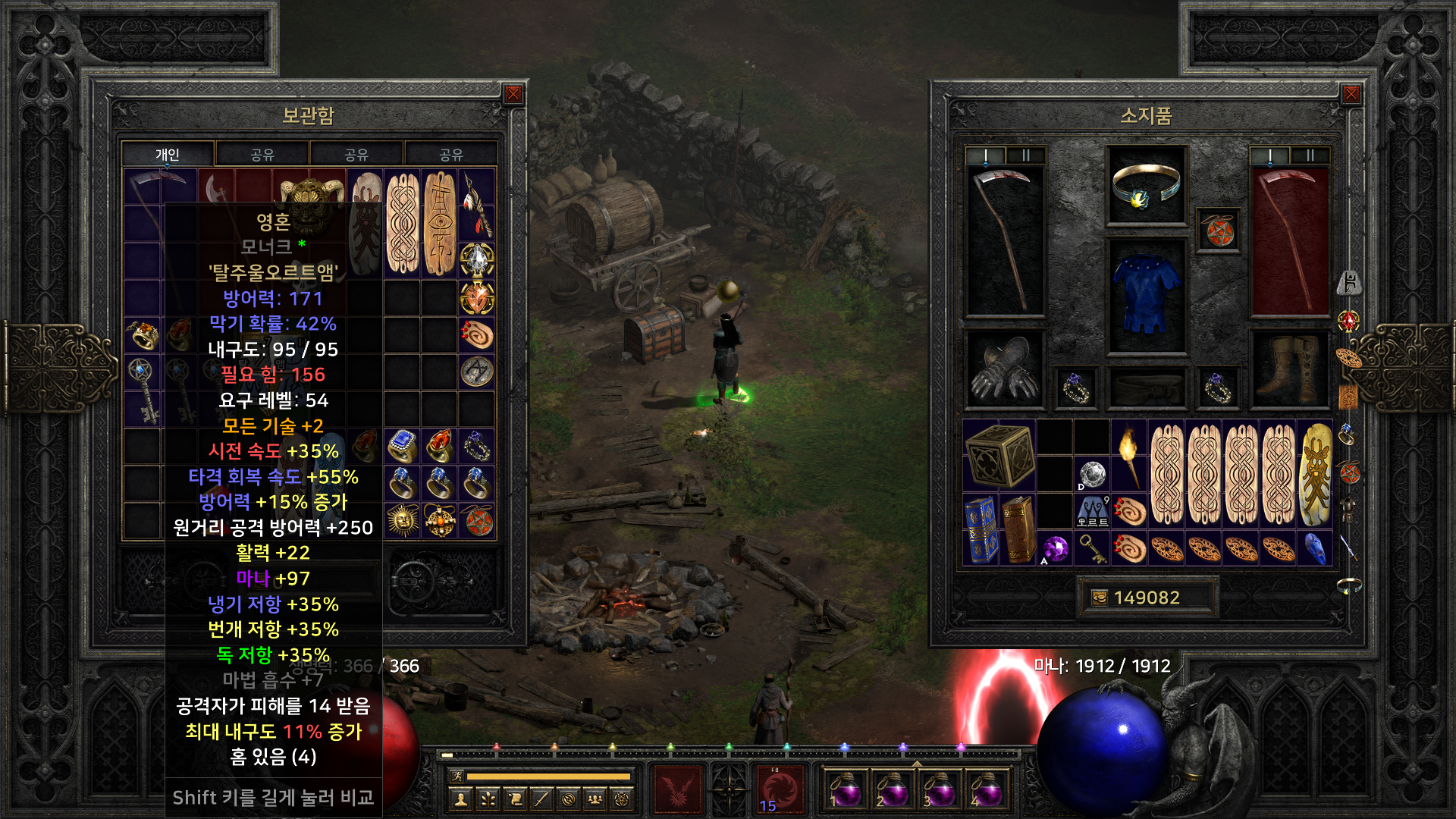The image size is (1456, 819).
Task: Close the stash window
Action: (x=513, y=94)
